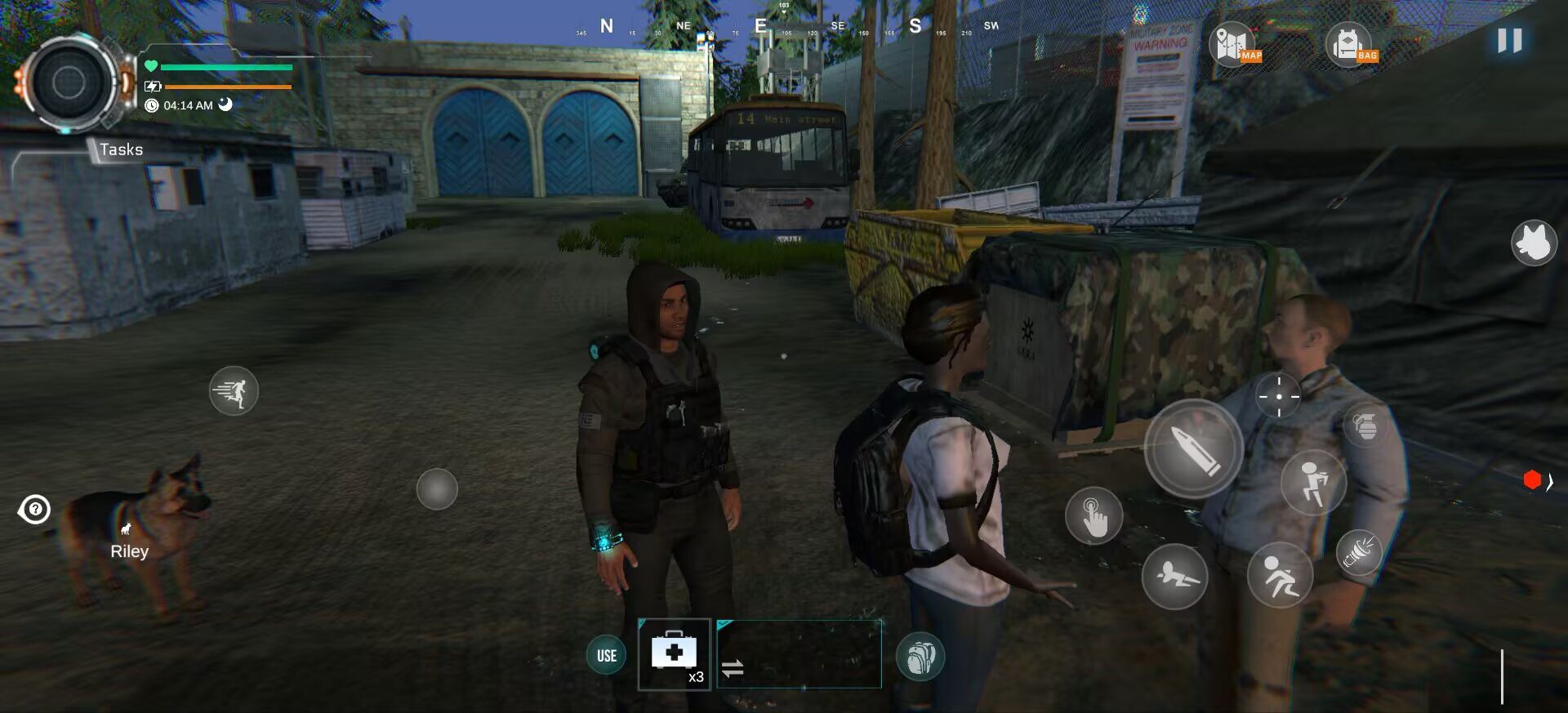Crouch with the kneeling figure button

(x=1280, y=575)
